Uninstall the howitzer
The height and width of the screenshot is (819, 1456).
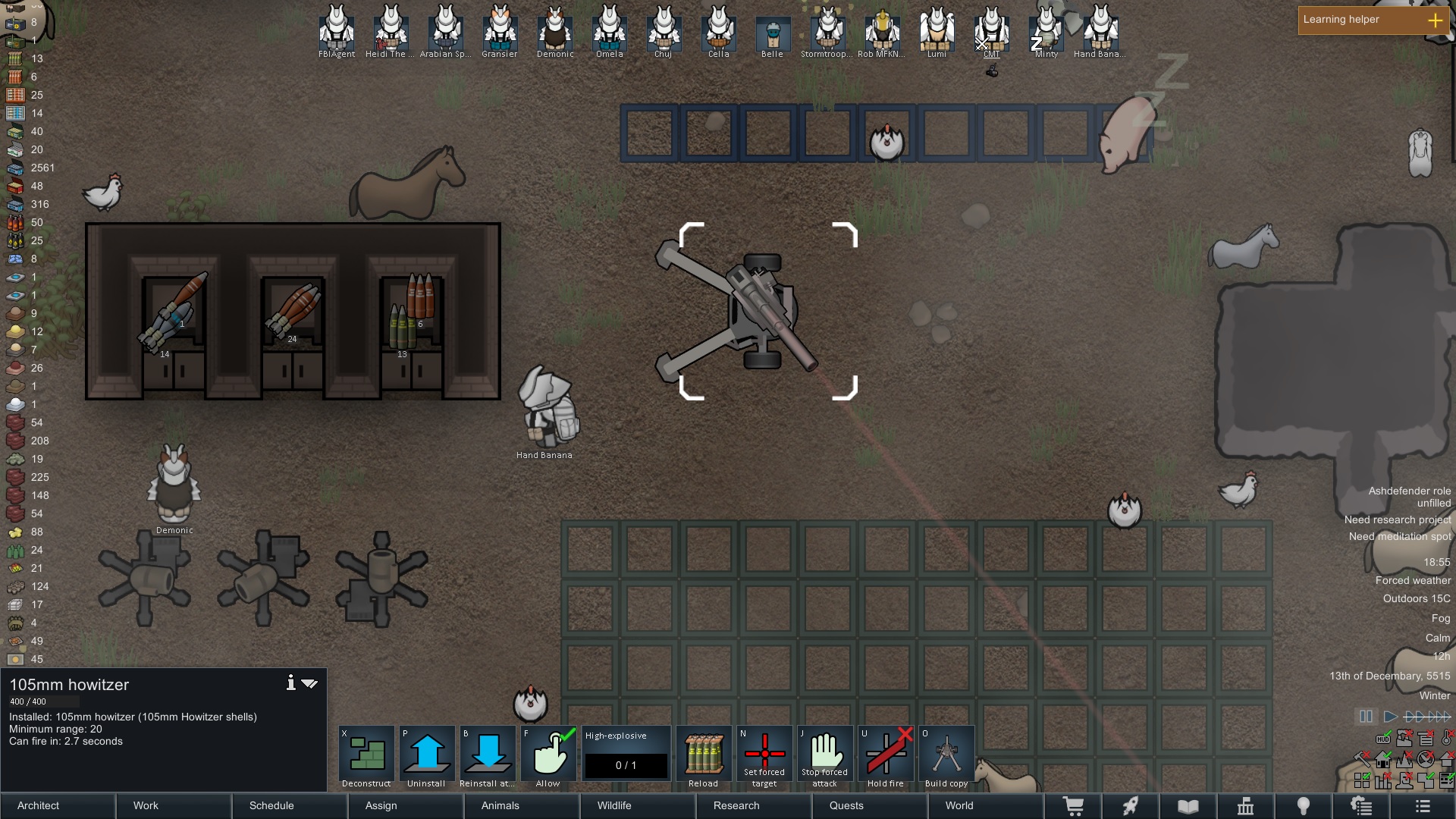(427, 757)
